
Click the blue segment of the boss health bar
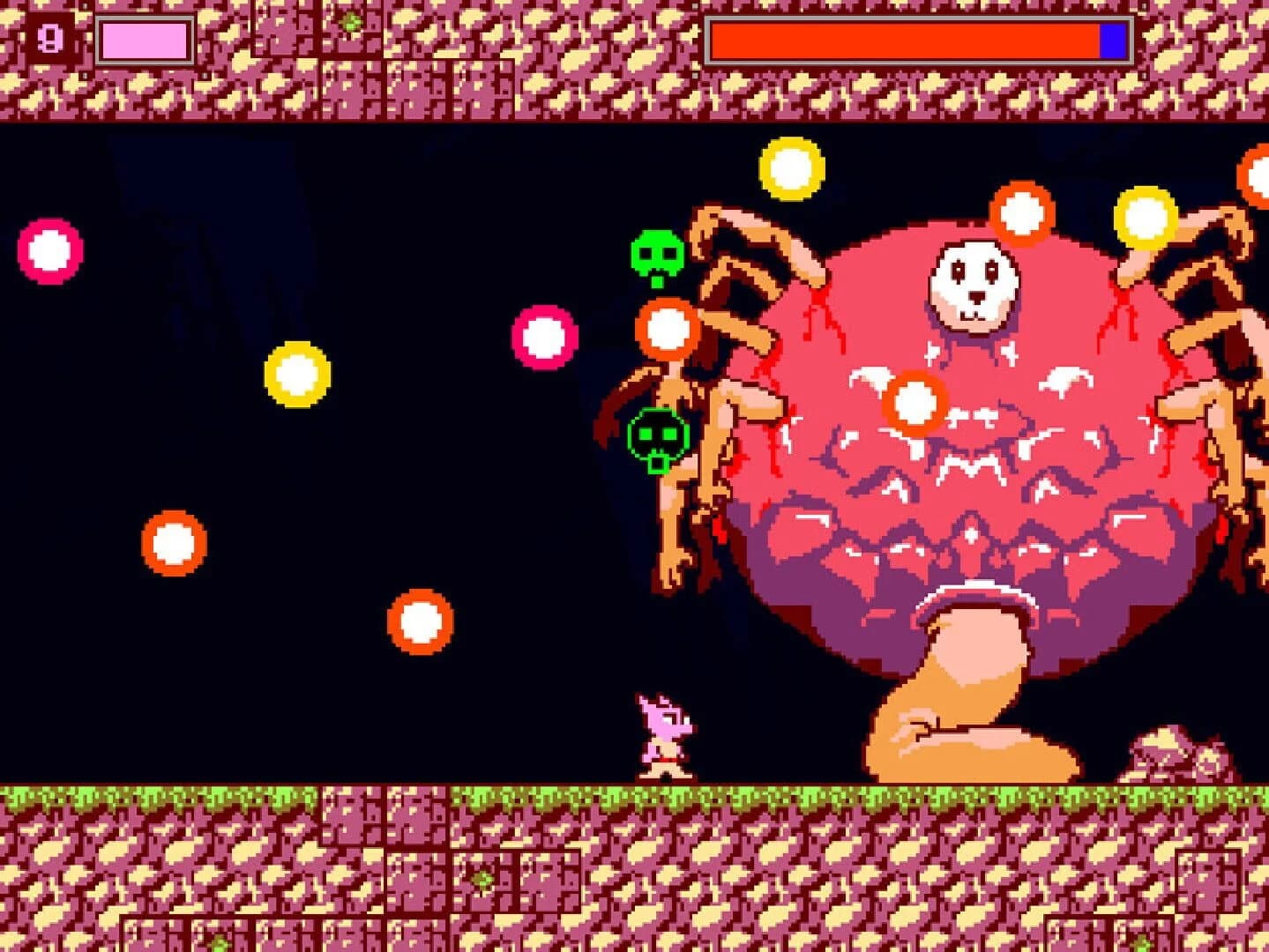1113,38
